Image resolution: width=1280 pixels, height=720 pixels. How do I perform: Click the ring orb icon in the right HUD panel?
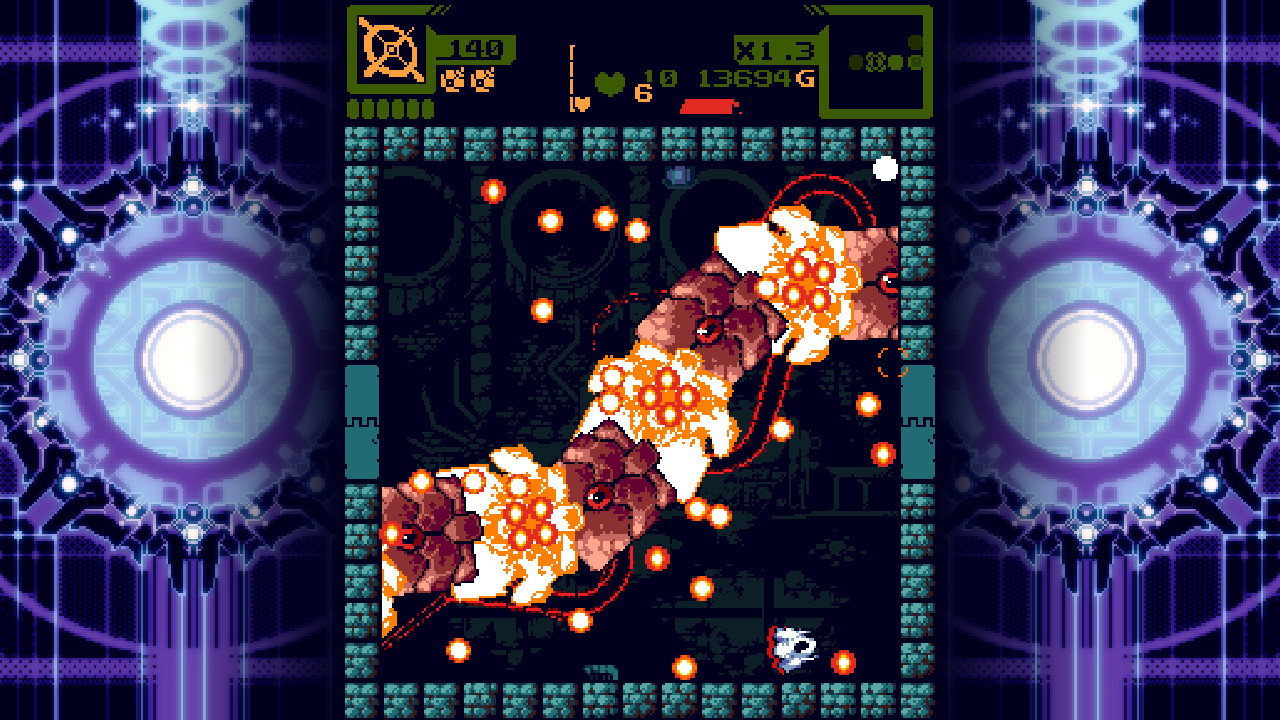pyautogui.click(x=874, y=61)
